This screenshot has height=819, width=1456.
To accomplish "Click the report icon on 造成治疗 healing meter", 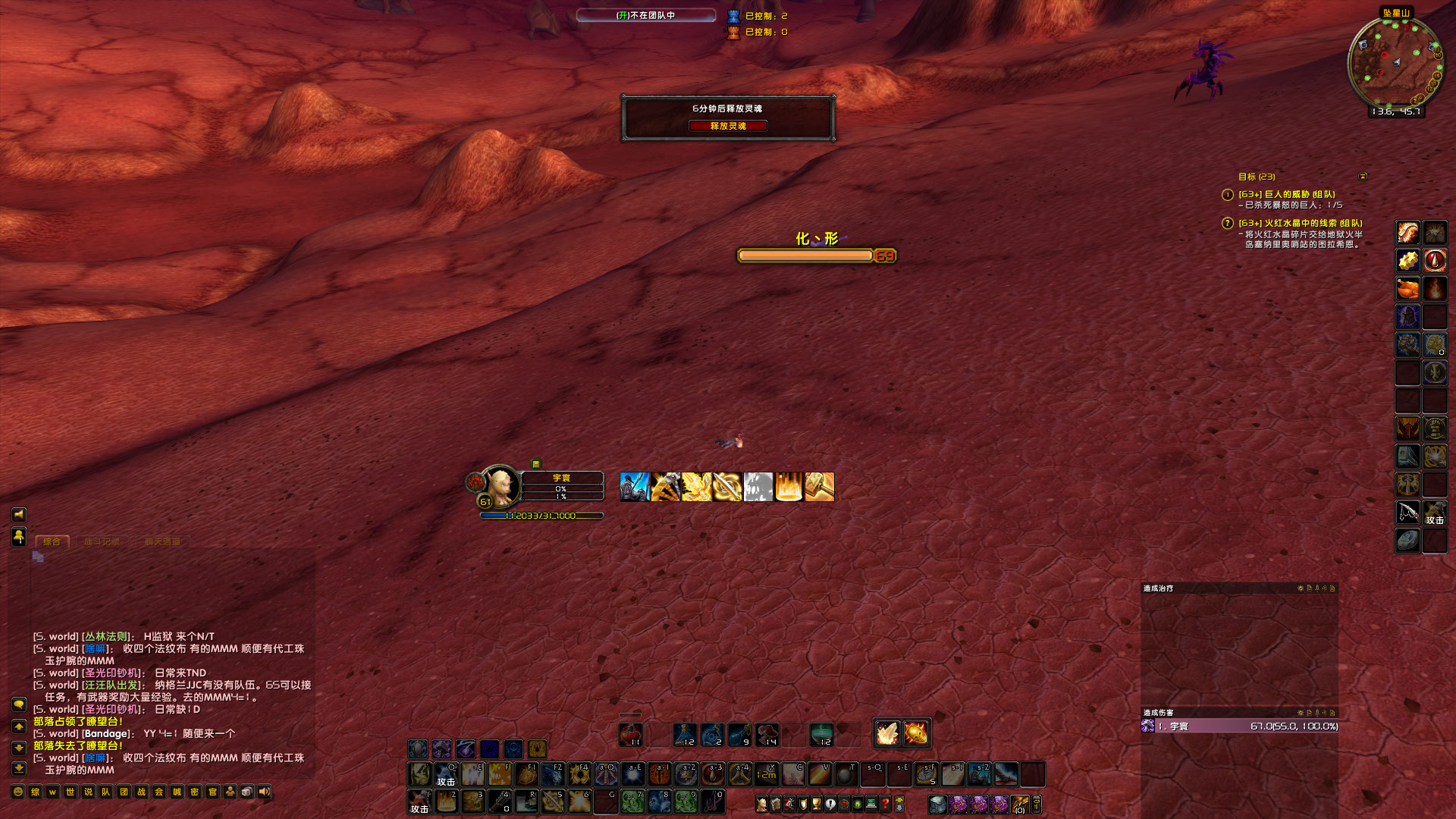I will click(x=1310, y=588).
